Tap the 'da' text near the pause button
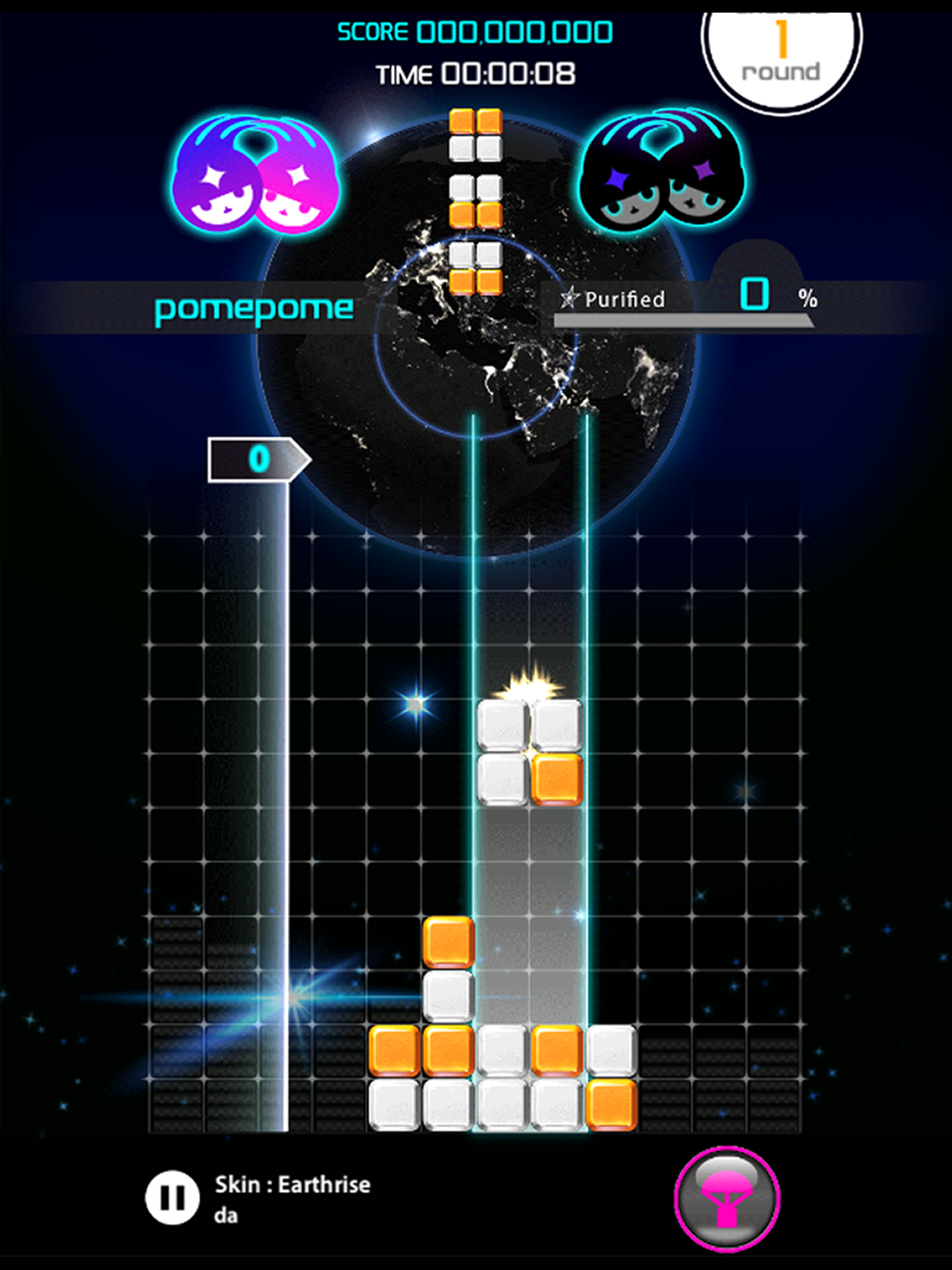 pos(228,1215)
